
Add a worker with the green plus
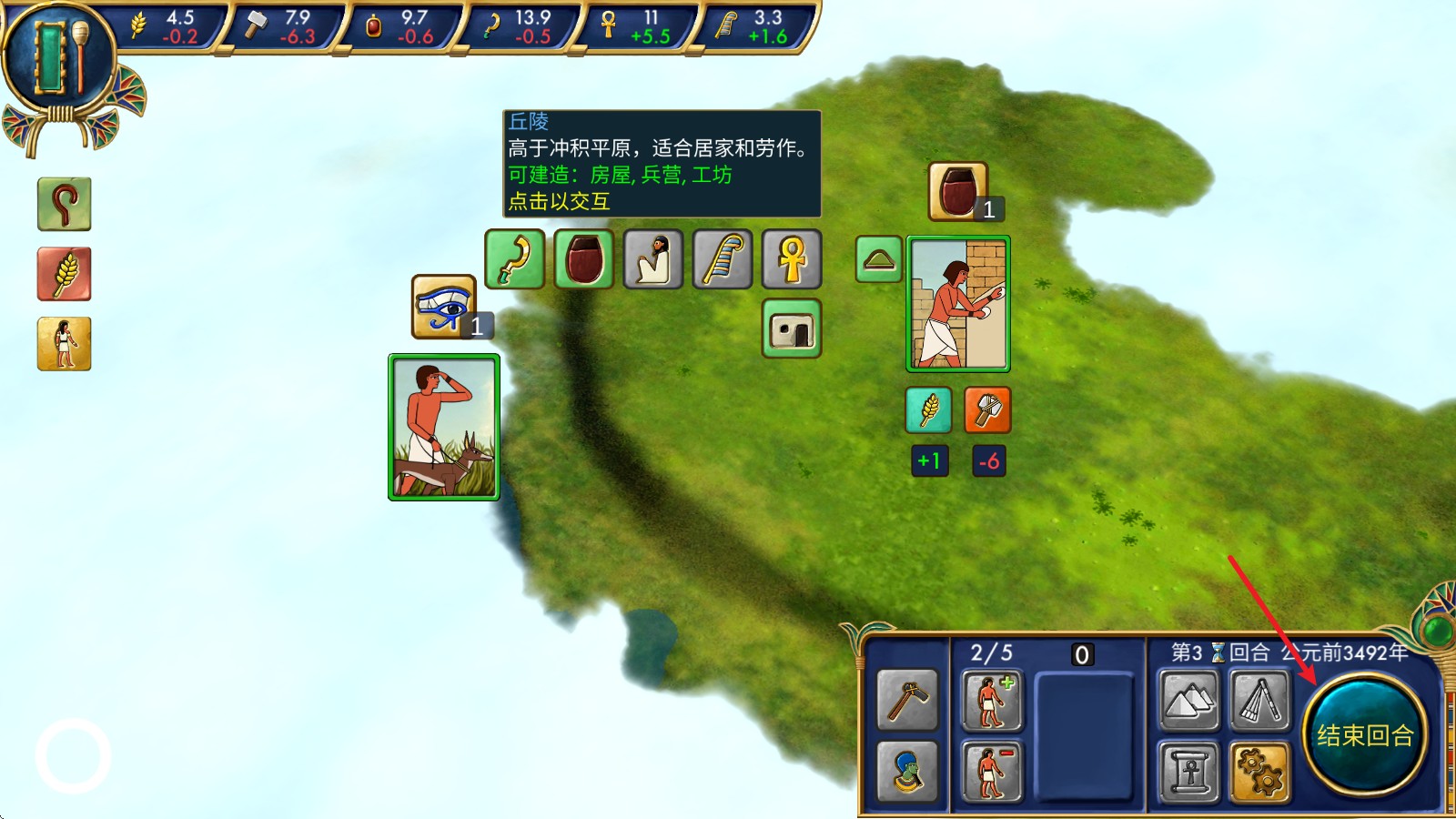click(992, 701)
